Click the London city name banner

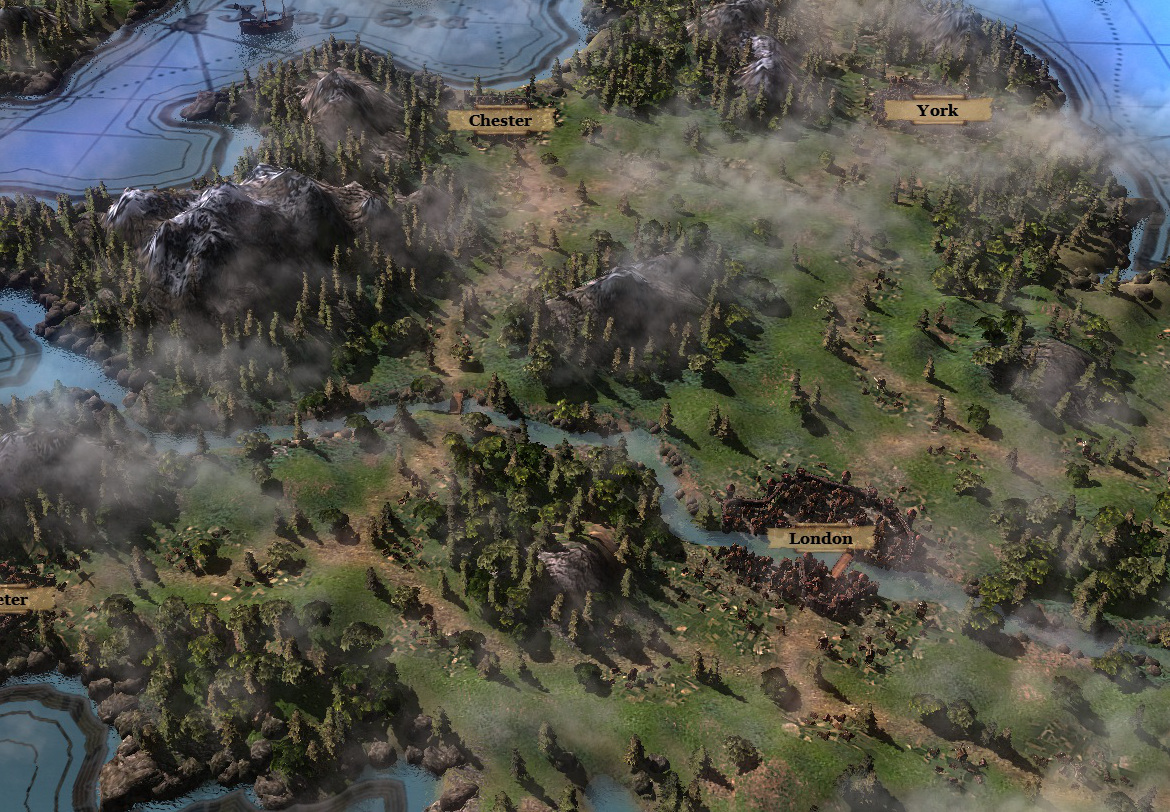pos(820,539)
